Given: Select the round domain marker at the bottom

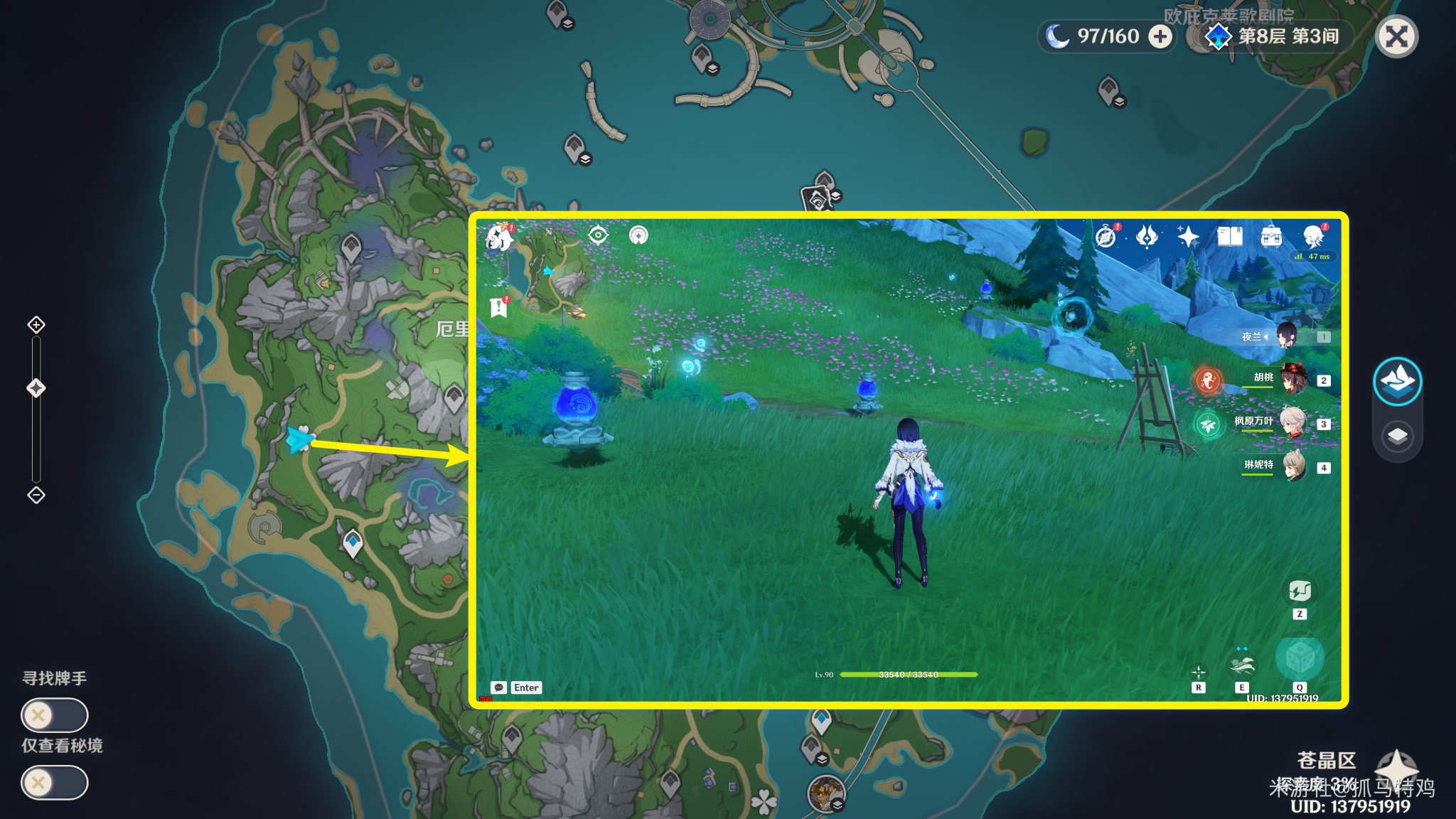Looking at the screenshot, I should pos(825,792).
